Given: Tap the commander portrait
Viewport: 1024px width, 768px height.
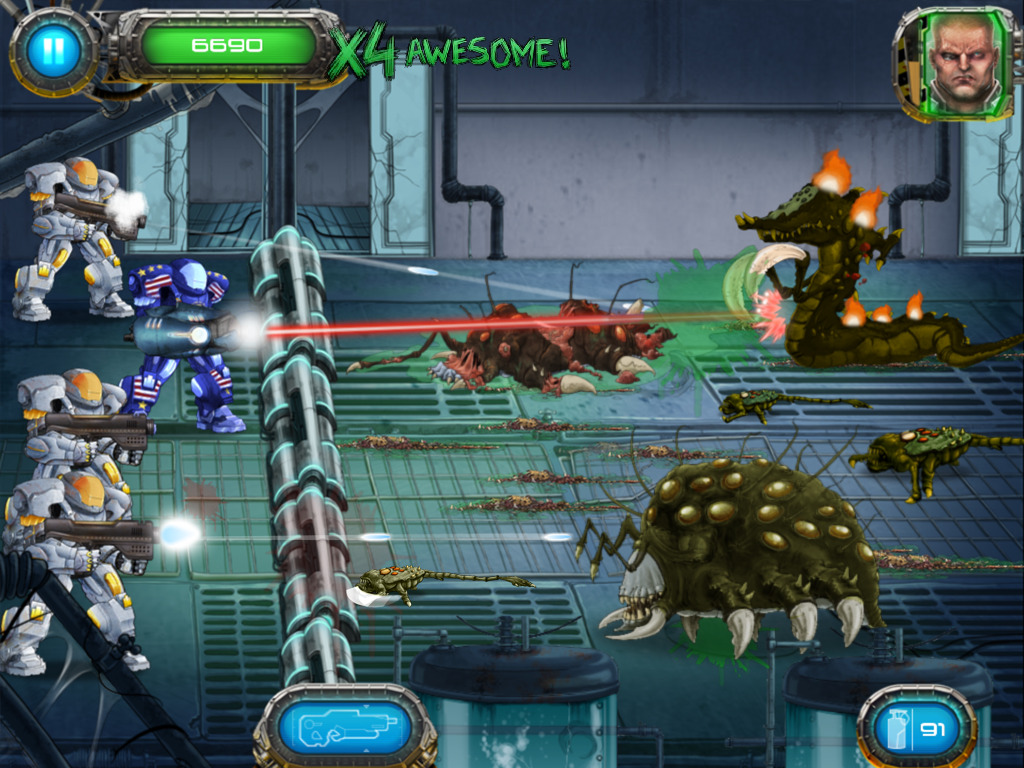Looking at the screenshot, I should point(961,60).
